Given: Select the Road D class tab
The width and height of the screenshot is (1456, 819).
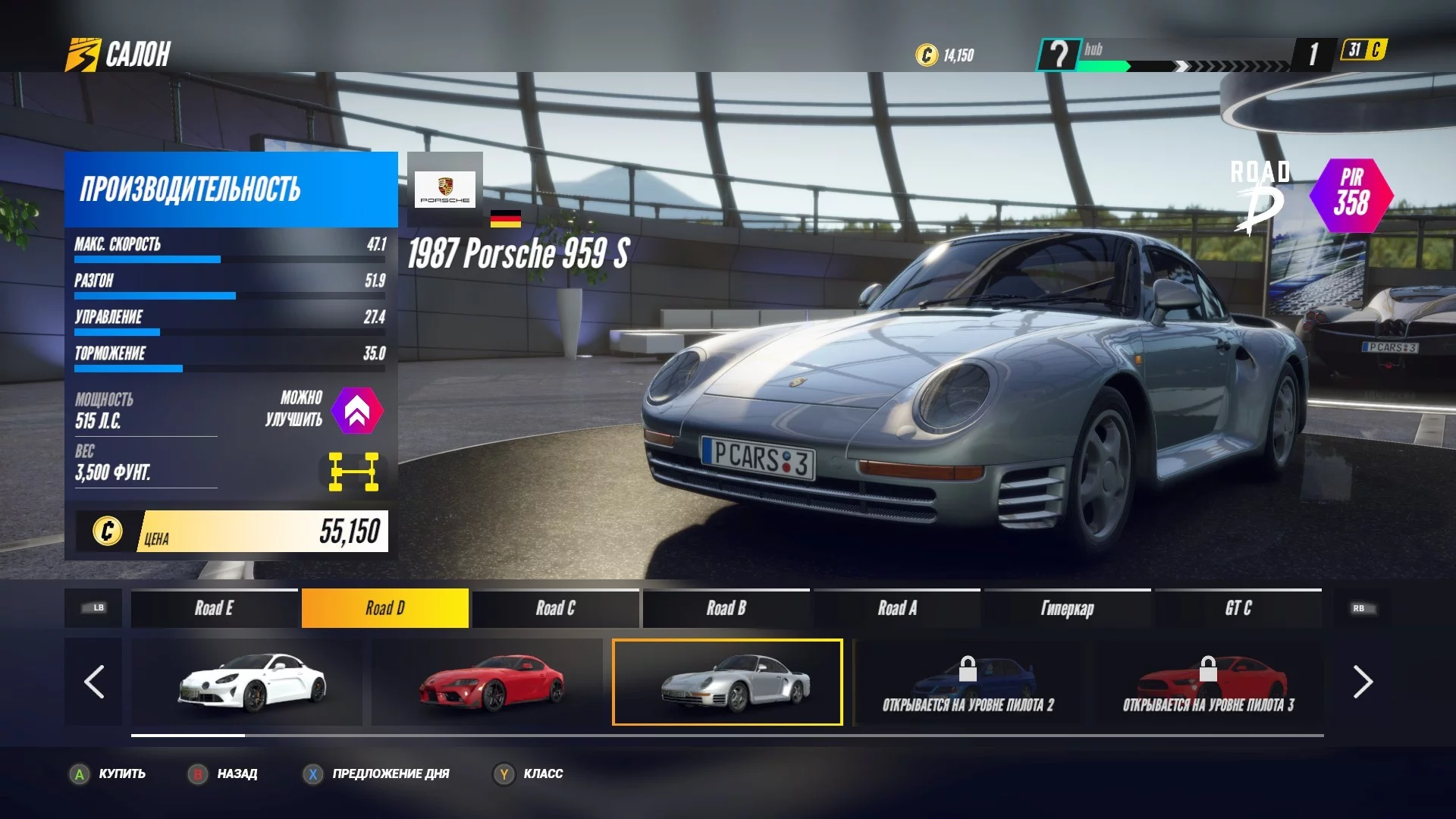Looking at the screenshot, I should pos(384,608).
